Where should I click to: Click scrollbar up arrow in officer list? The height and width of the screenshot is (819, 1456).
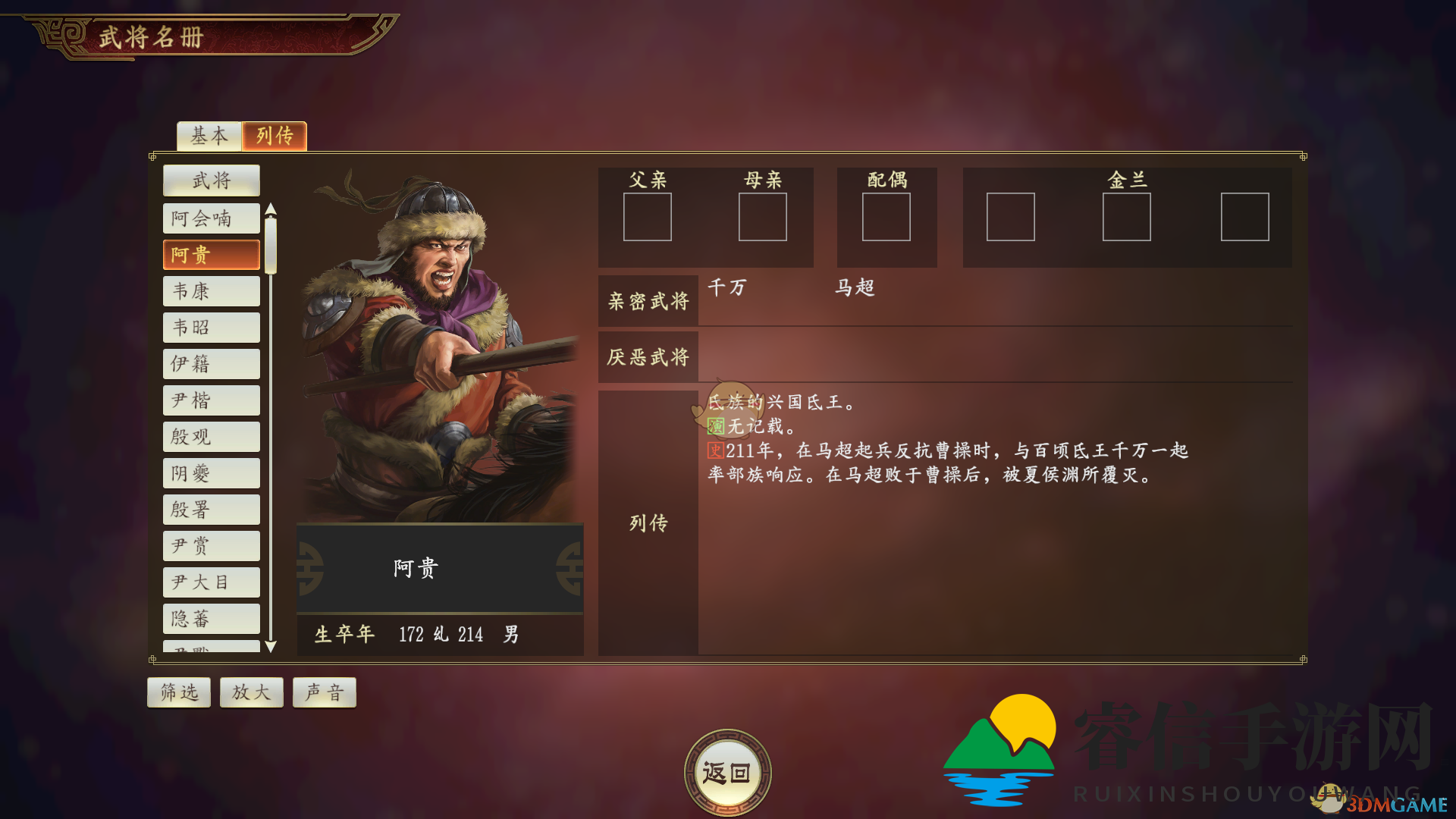pos(271,209)
